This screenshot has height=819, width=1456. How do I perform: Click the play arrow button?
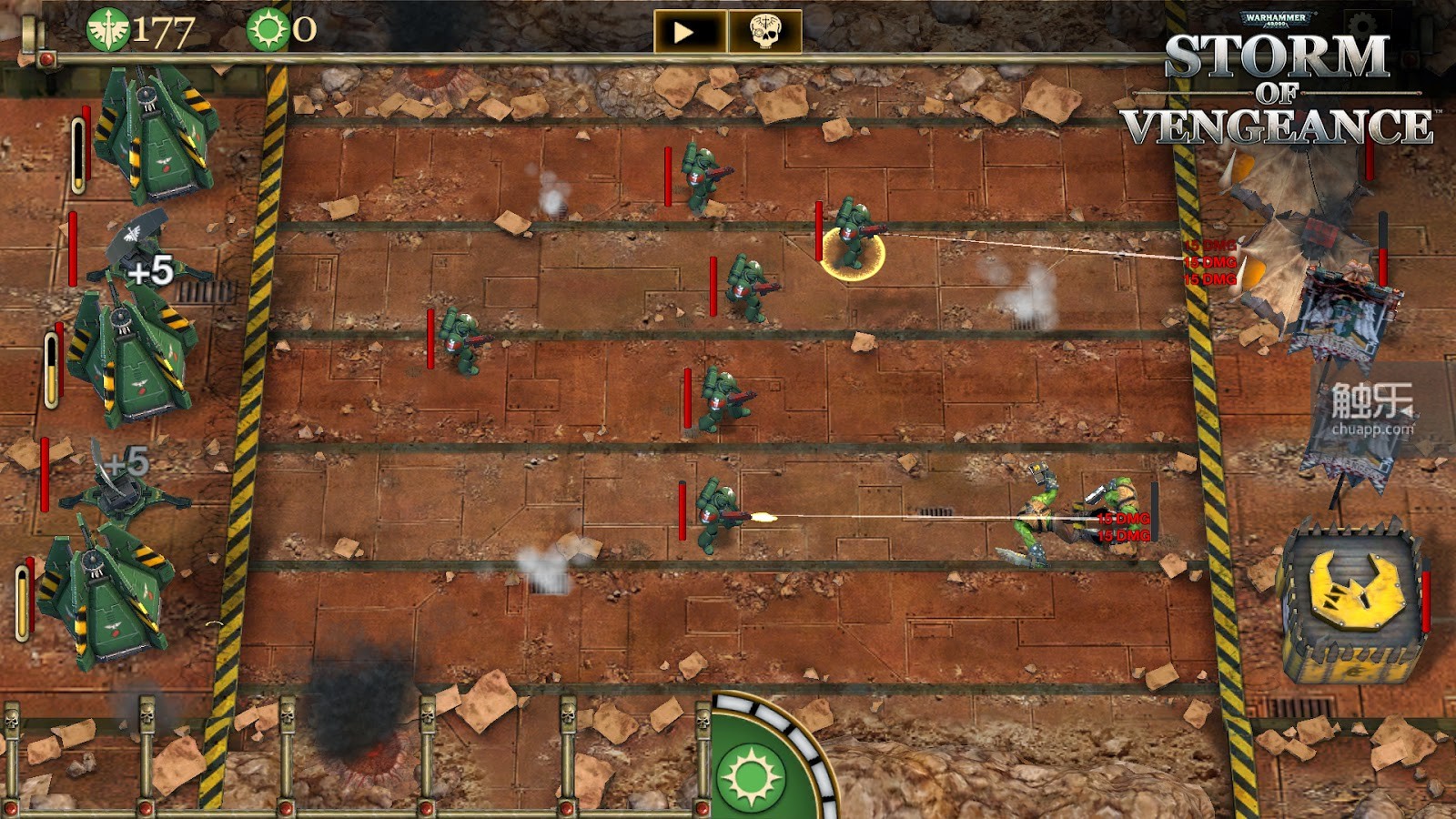click(x=689, y=32)
